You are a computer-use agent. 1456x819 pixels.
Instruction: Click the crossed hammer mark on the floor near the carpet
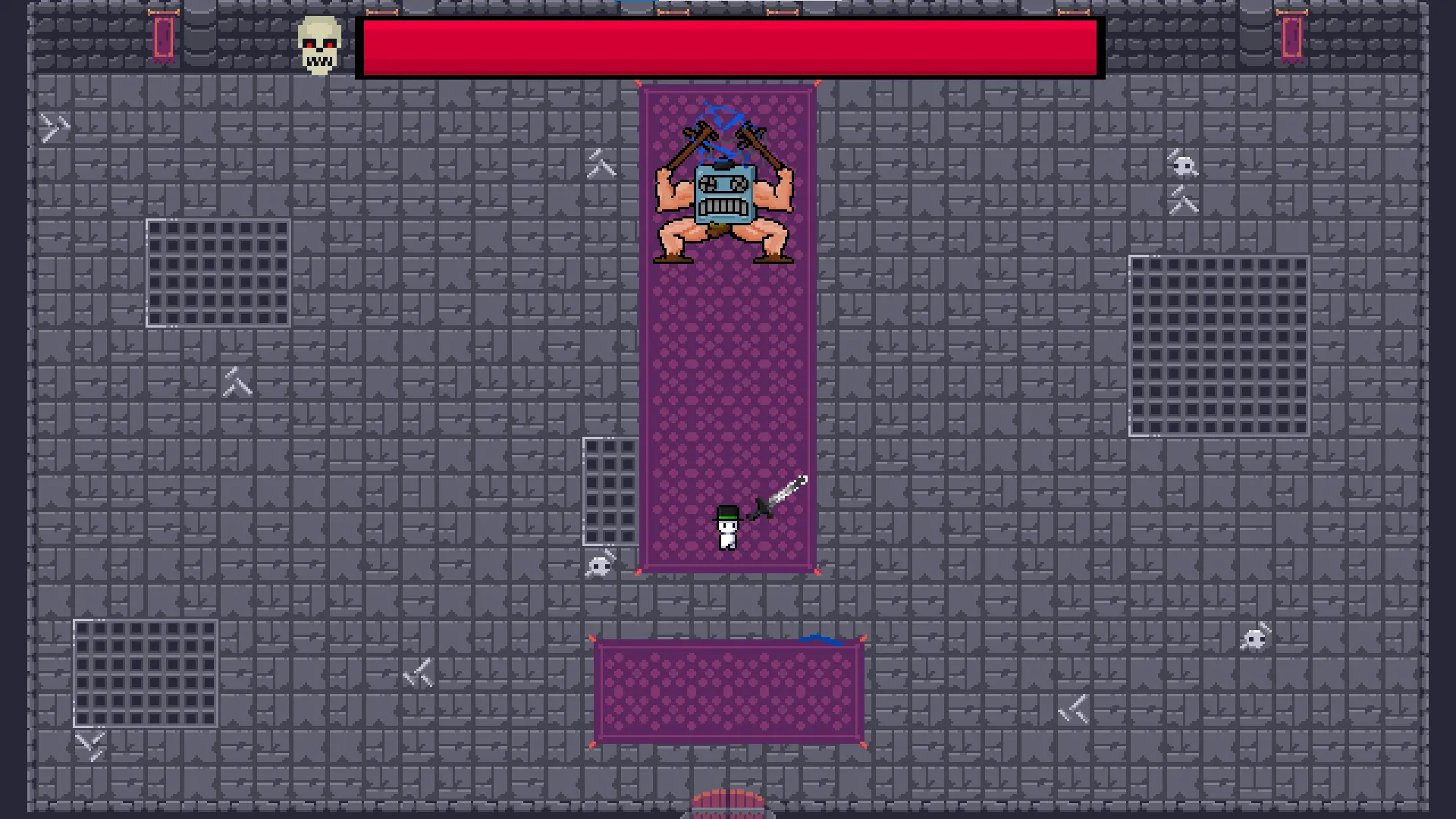(x=601, y=165)
